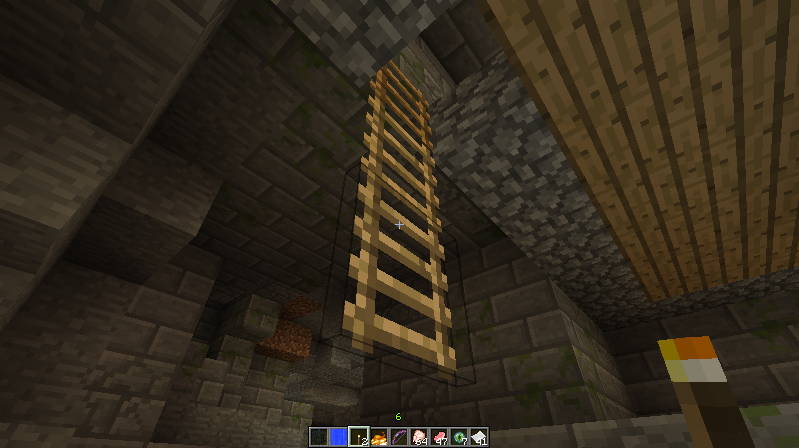Select the torch hotbar slot

(359, 437)
